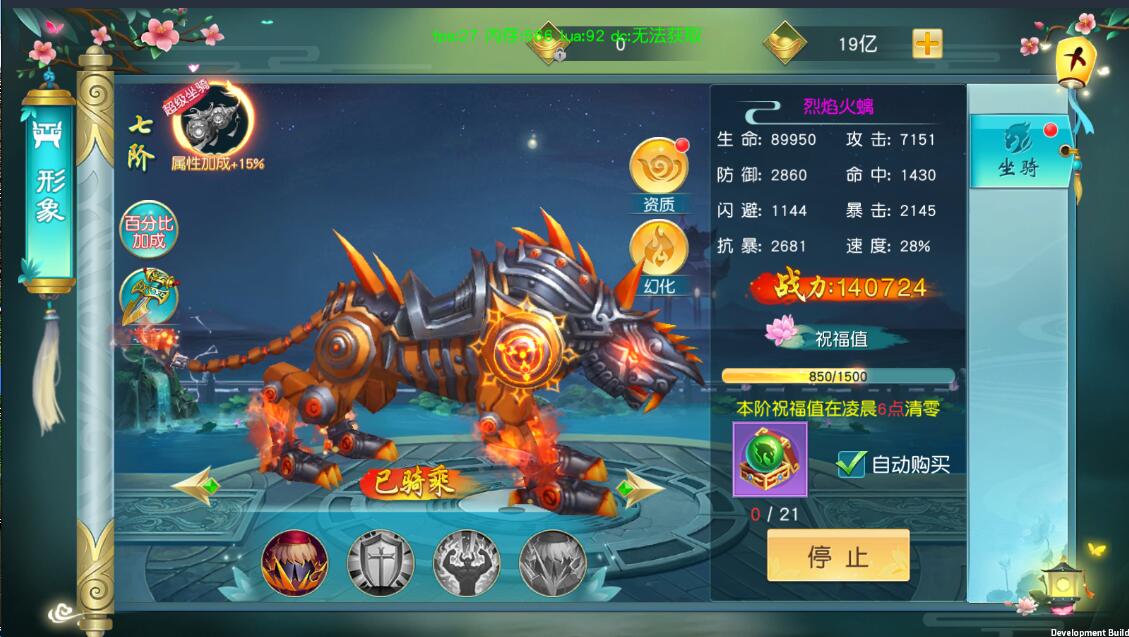Click the 已骑乘 riding status button
1129x637 pixels.
(414, 483)
